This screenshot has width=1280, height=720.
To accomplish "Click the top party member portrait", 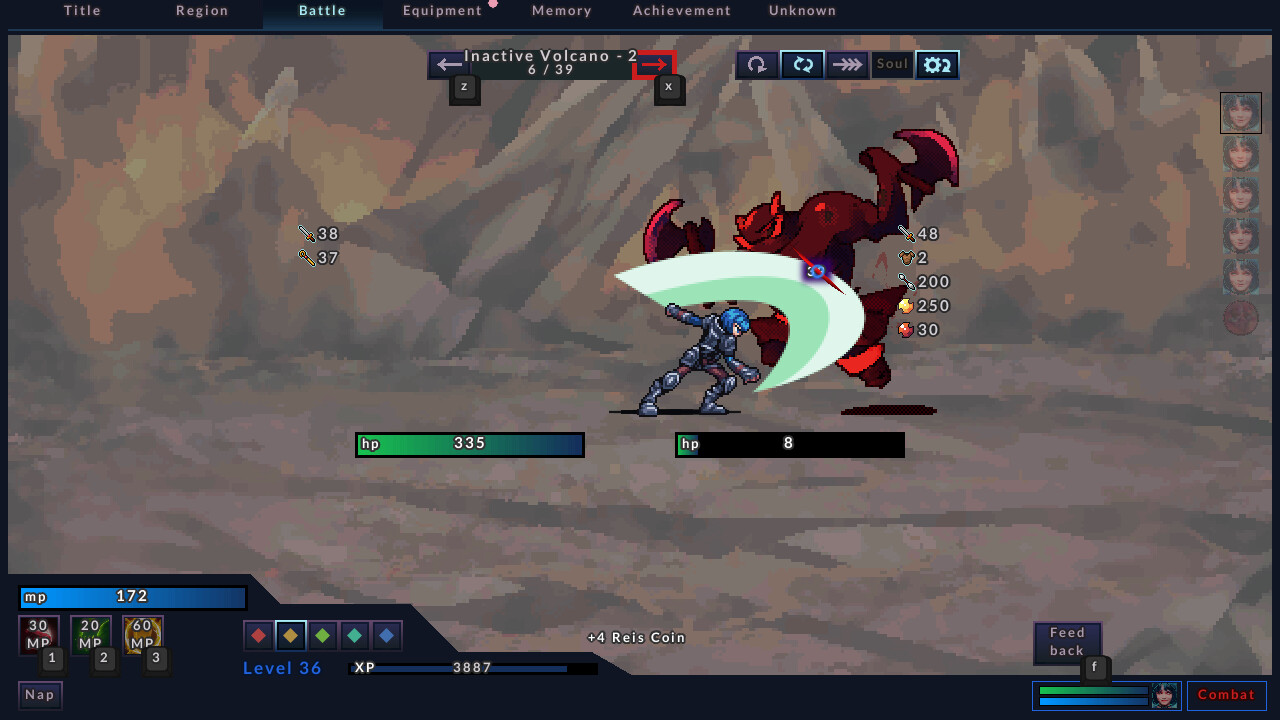I will 1240,112.
